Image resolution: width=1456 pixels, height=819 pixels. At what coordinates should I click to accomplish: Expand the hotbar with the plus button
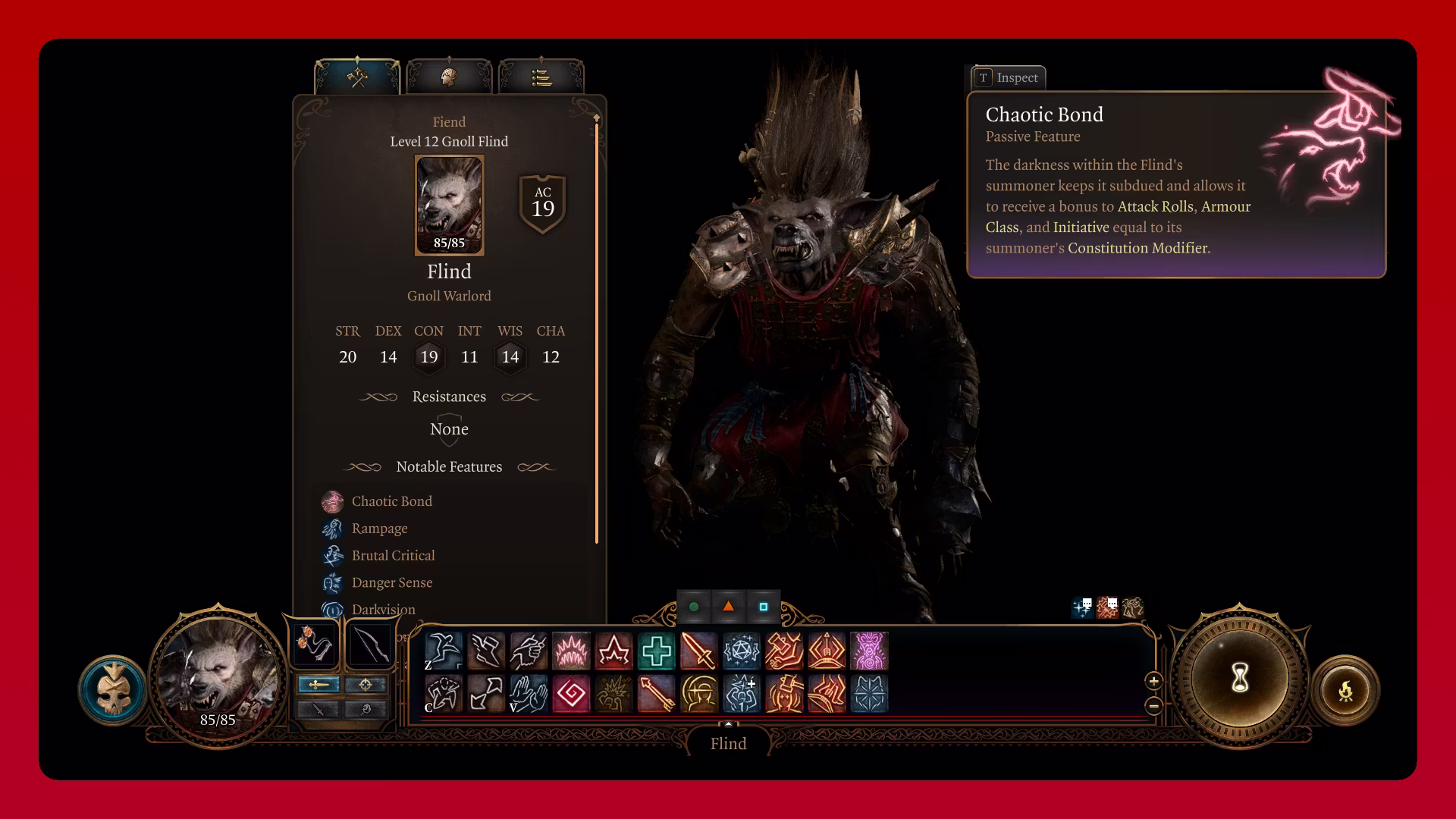1153,681
